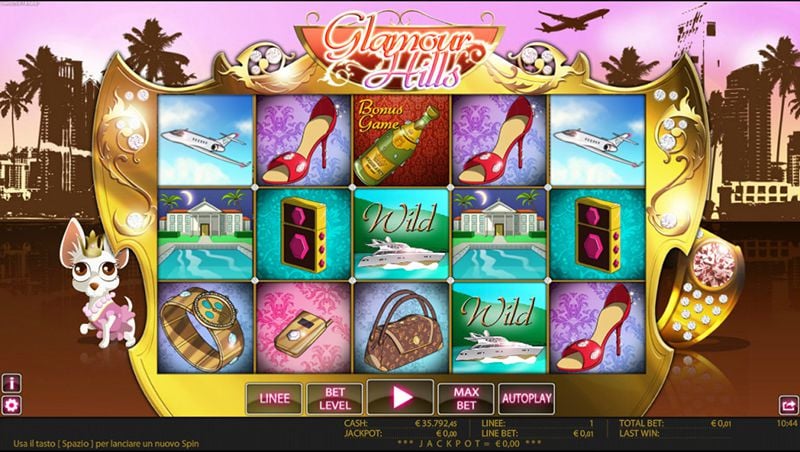Viewport: 800px width, 452px height.
Task: Place the MAX BET
Action: (x=466, y=398)
